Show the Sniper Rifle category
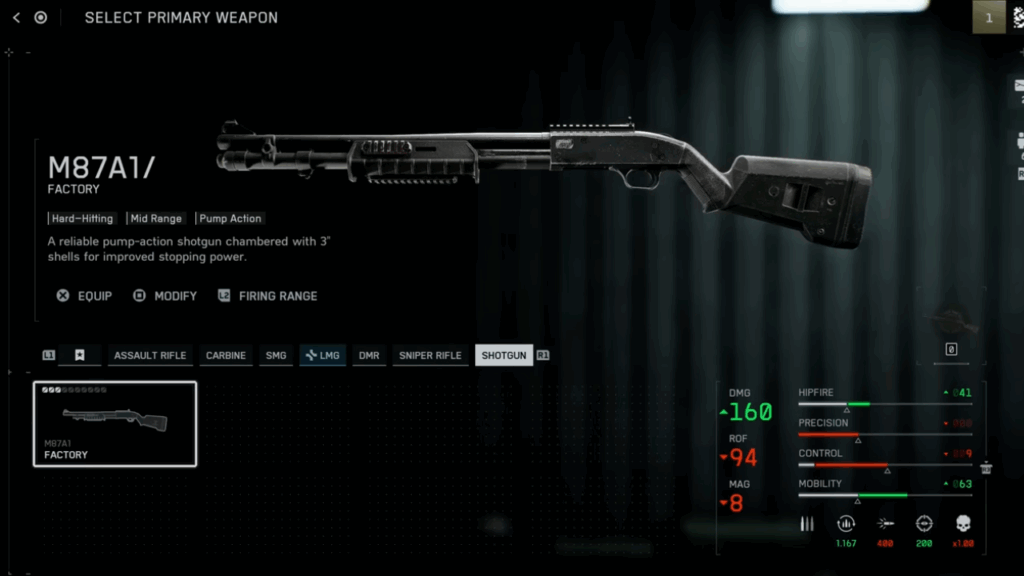 pos(430,355)
